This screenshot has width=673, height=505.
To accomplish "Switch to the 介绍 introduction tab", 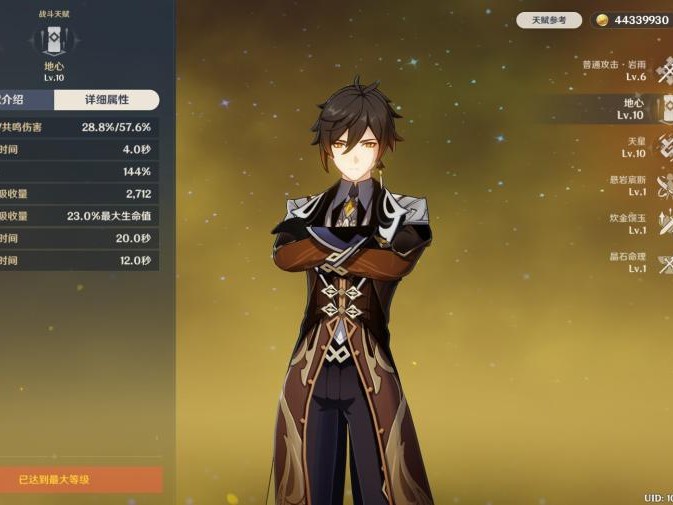I will [x=25, y=100].
